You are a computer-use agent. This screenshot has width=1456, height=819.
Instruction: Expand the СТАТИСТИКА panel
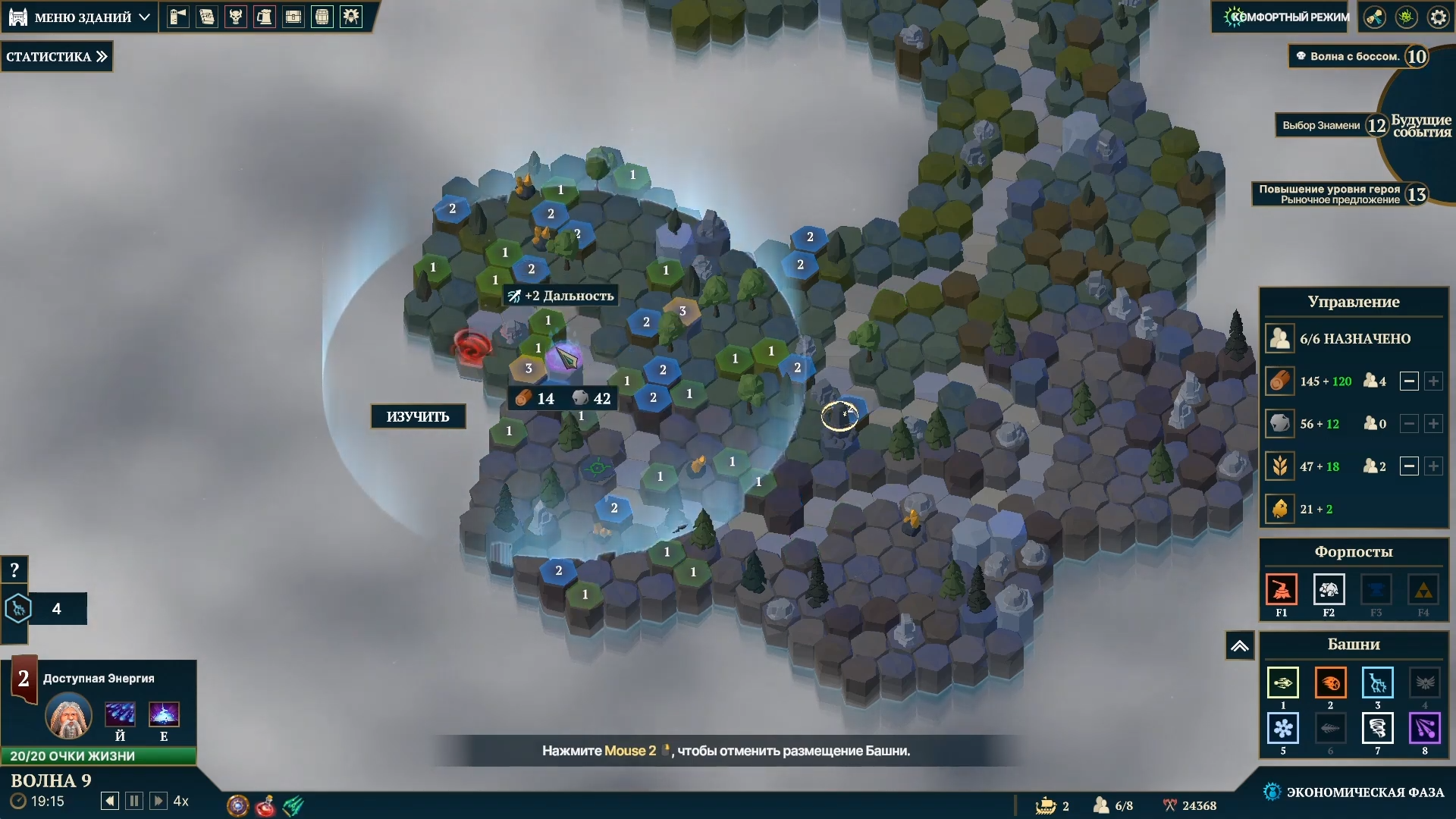(x=57, y=57)
